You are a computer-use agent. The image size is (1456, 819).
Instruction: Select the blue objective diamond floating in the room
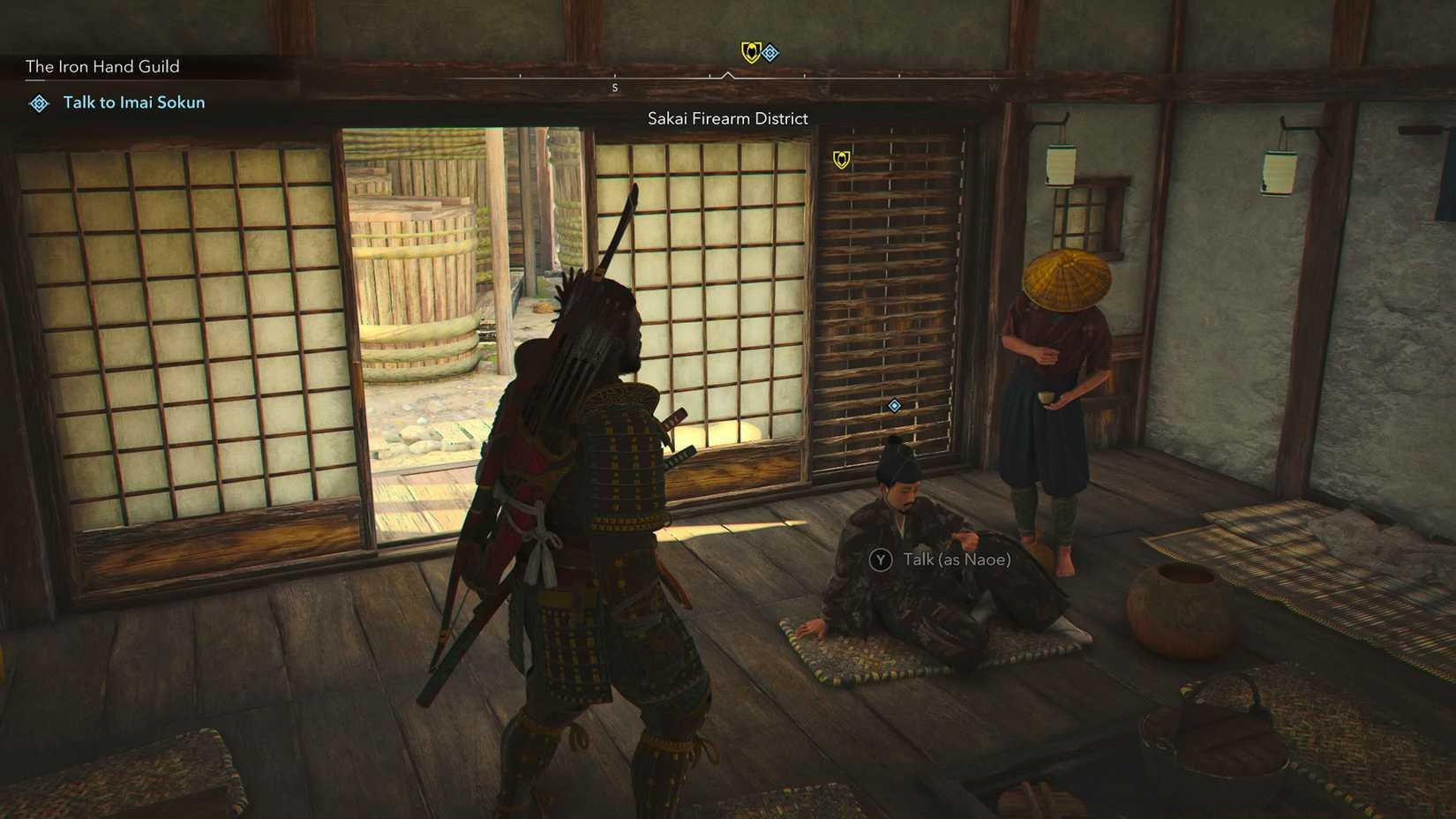coord(894,406)
